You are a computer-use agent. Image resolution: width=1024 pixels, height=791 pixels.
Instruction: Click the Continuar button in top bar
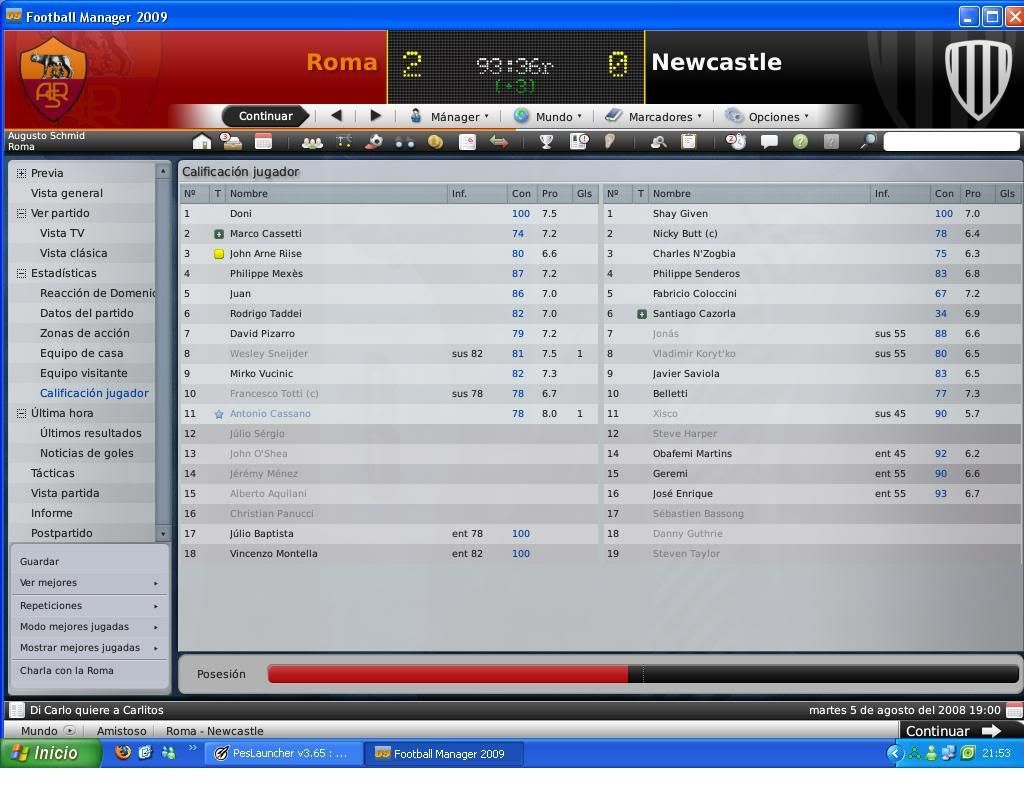click(x=265, y=116)
